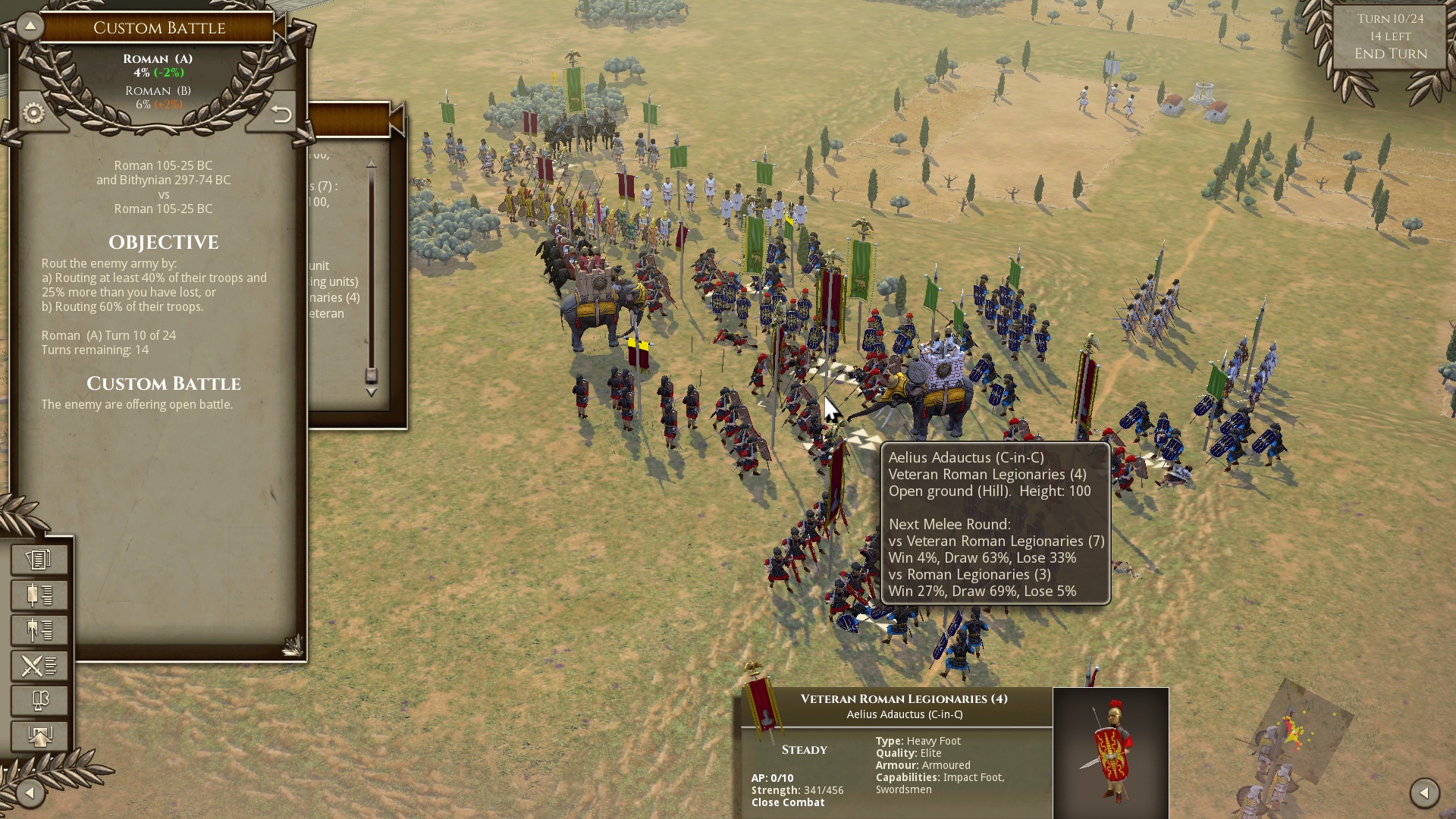Click the tattered banner list button

(x=39, y=630)
